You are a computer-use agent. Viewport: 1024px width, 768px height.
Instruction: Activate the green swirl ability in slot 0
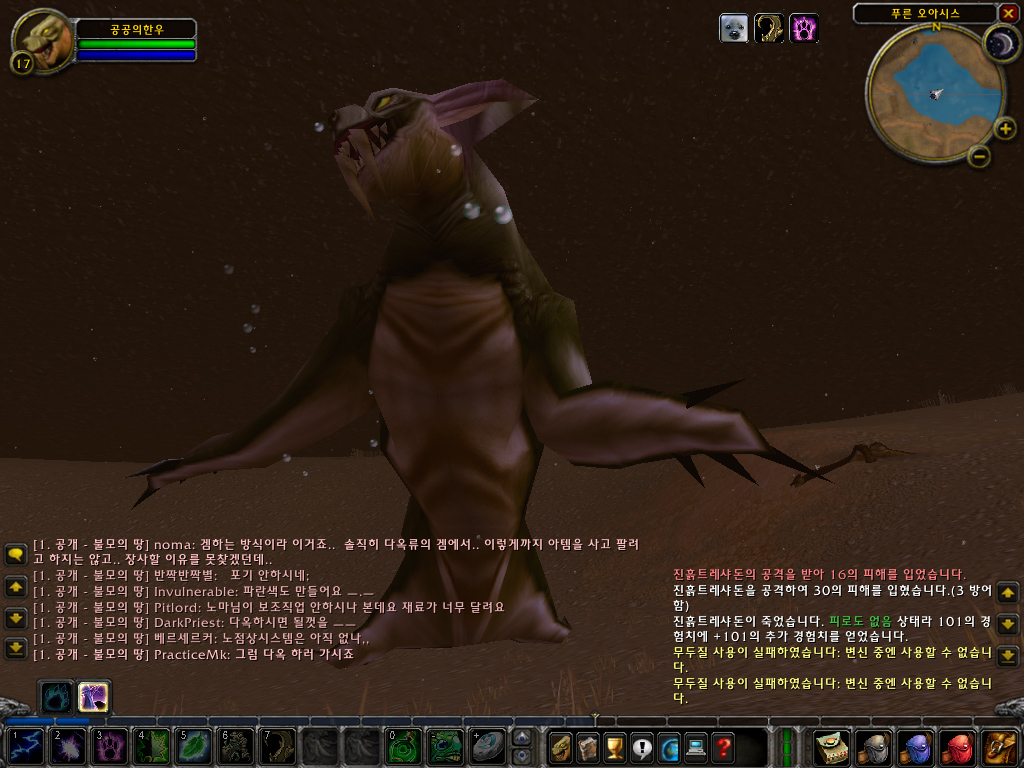[403, 747]
